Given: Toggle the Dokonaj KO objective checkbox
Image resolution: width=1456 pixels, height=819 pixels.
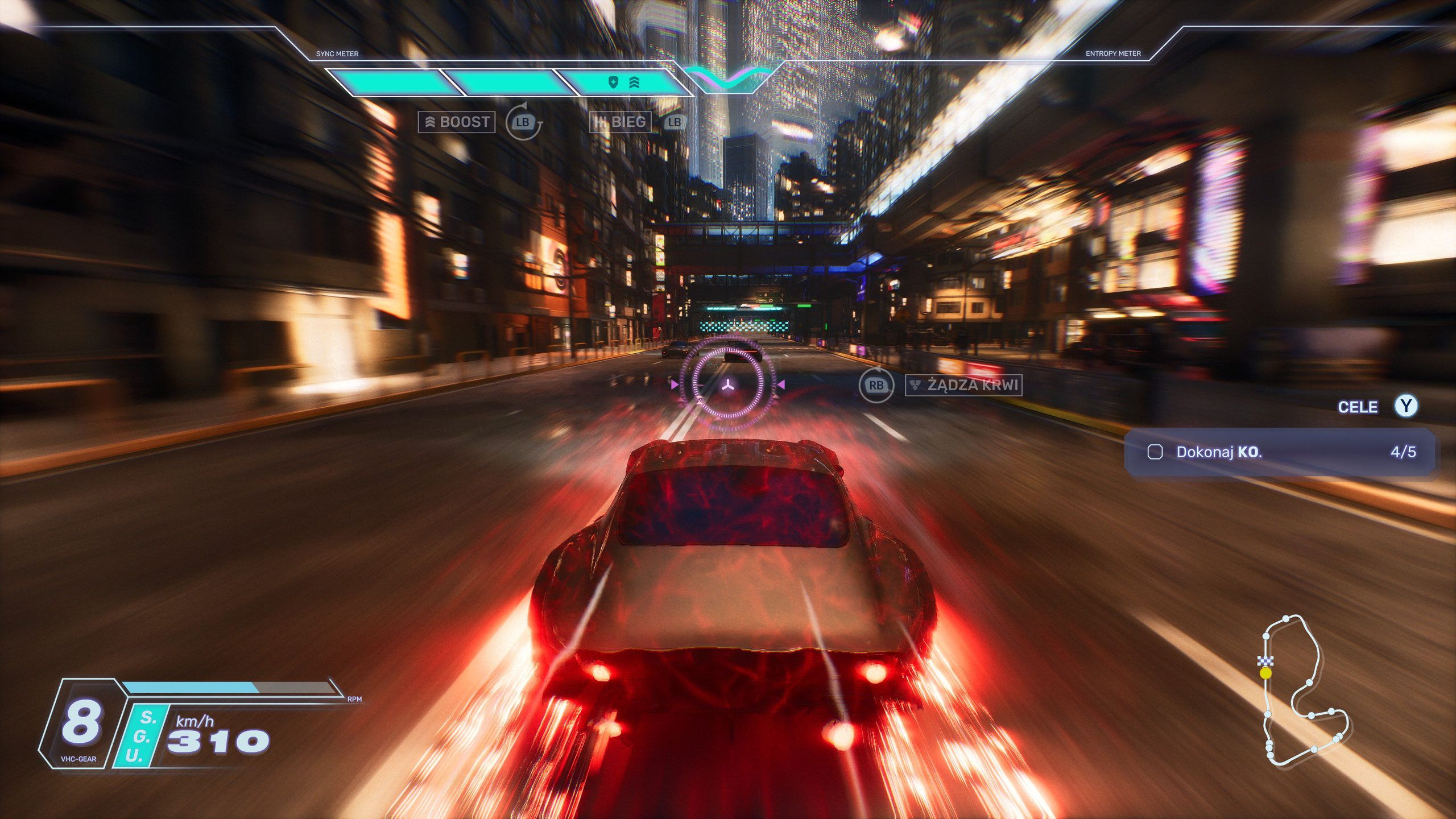Looking at the screenshot, I should pos(1155,452).
